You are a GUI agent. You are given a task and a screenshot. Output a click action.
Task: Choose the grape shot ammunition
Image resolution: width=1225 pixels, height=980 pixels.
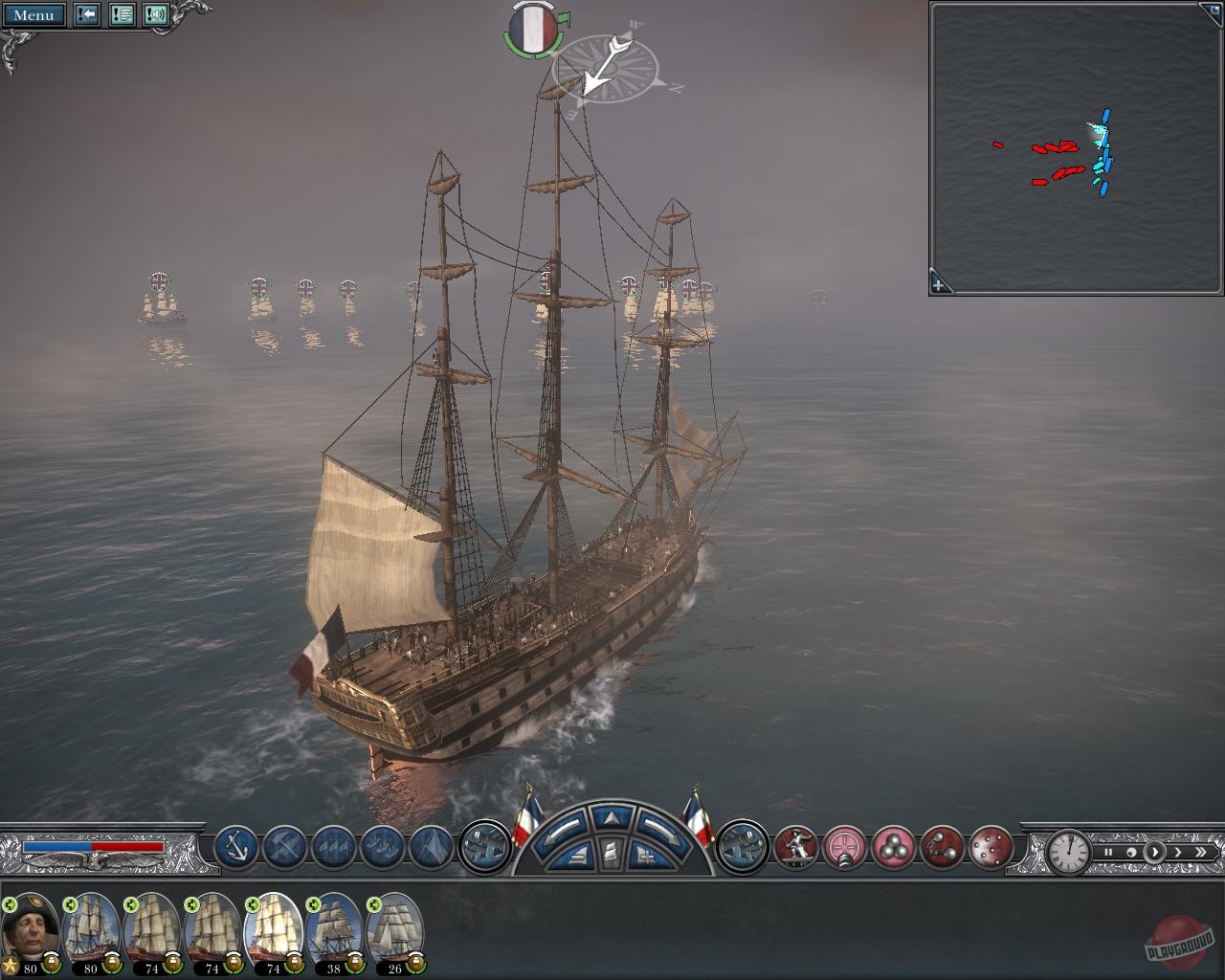coord(991,847)
